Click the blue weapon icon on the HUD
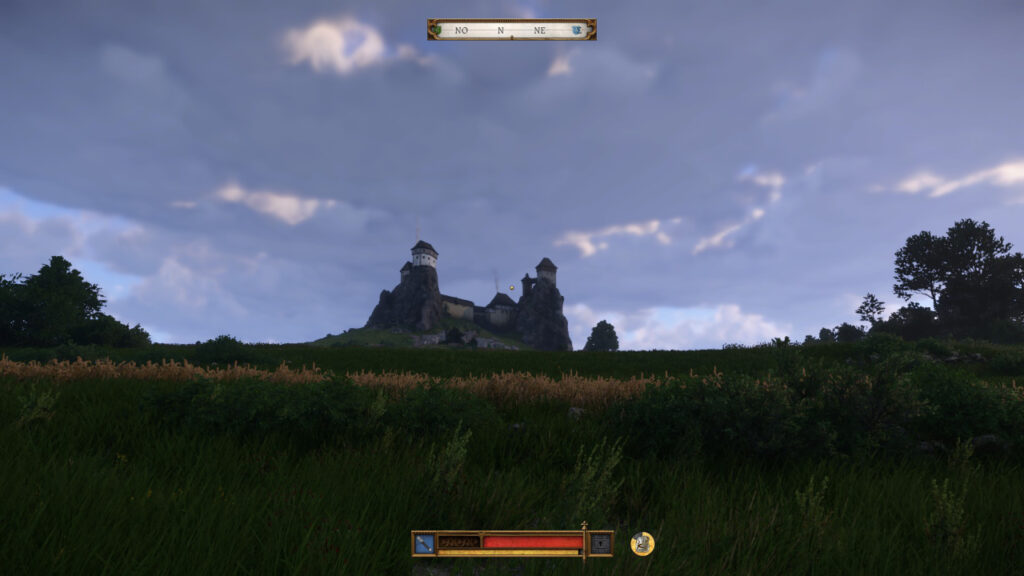The width and height of the screenshot is (1024, 576). pos(424,543)
